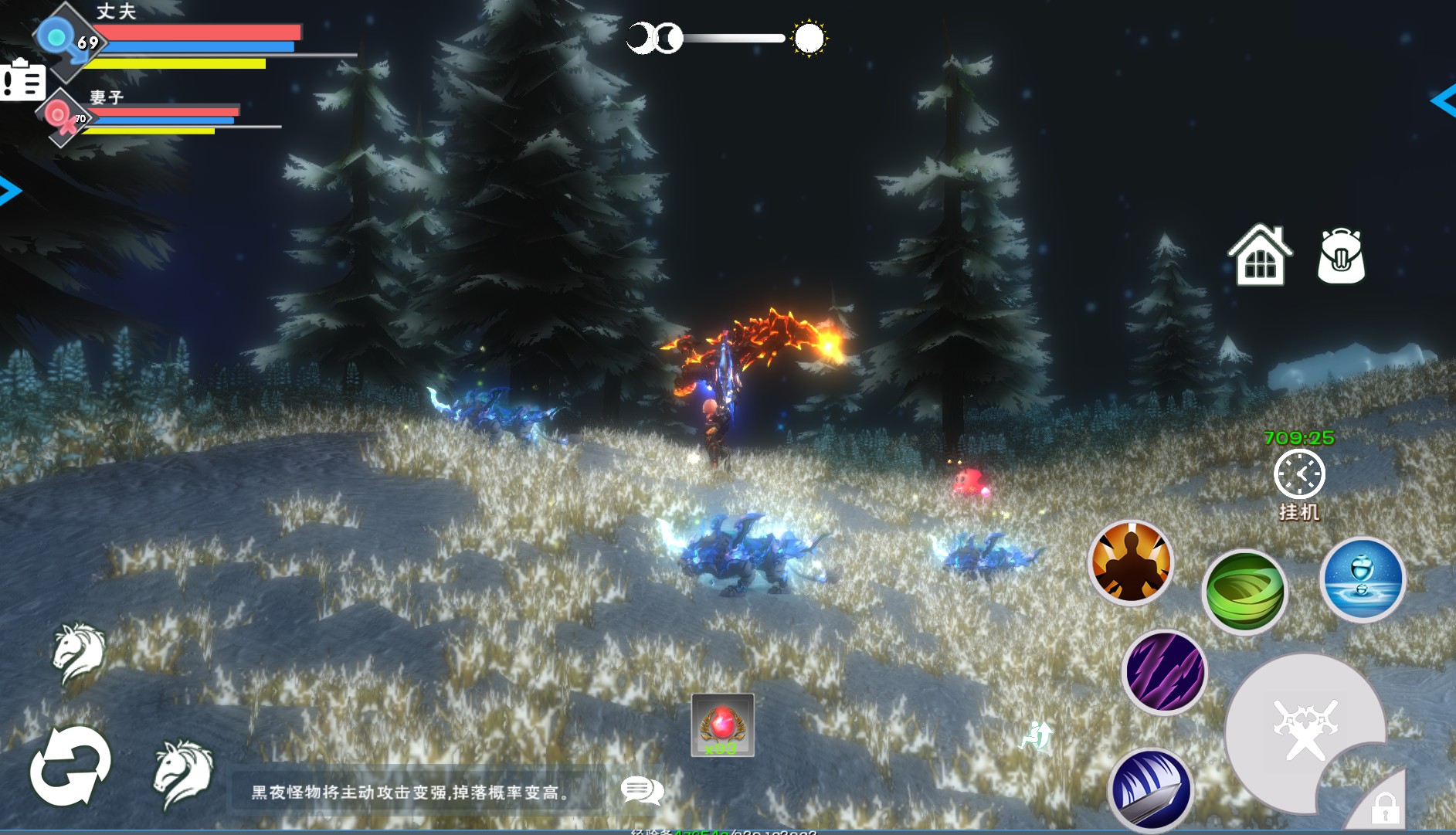Expand the left blue arrow panel
Screen dimensions: 1456x835
tap(9, 191)
